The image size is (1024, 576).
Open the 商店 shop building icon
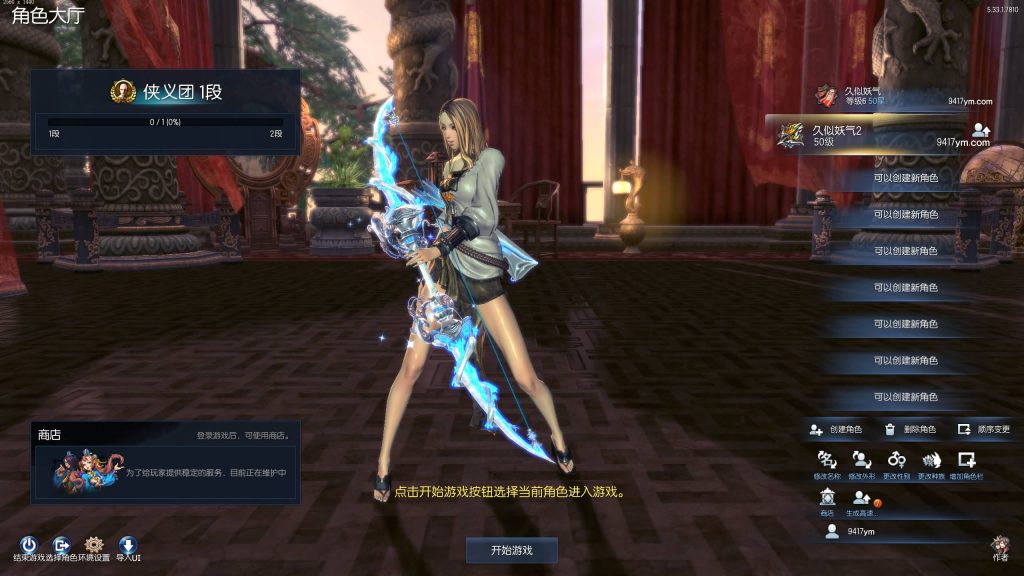point(827,498)
